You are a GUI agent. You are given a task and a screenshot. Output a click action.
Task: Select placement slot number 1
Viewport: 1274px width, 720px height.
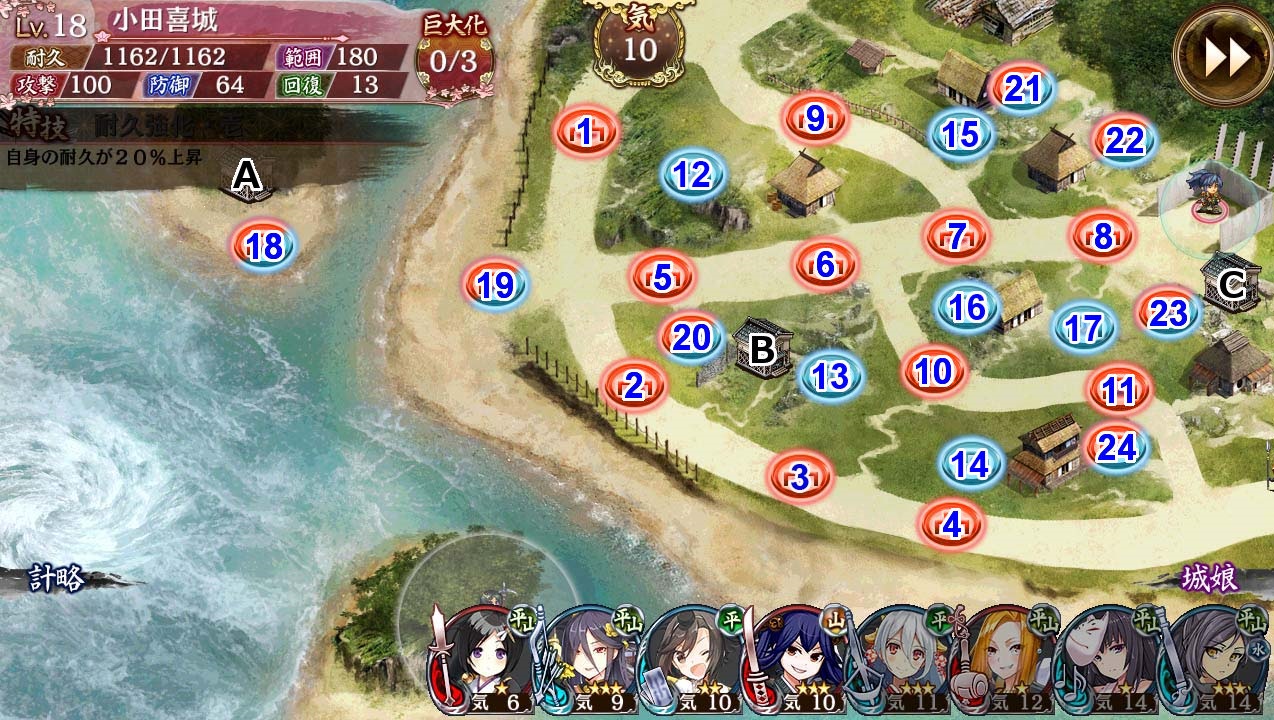[x=587, y=129]
